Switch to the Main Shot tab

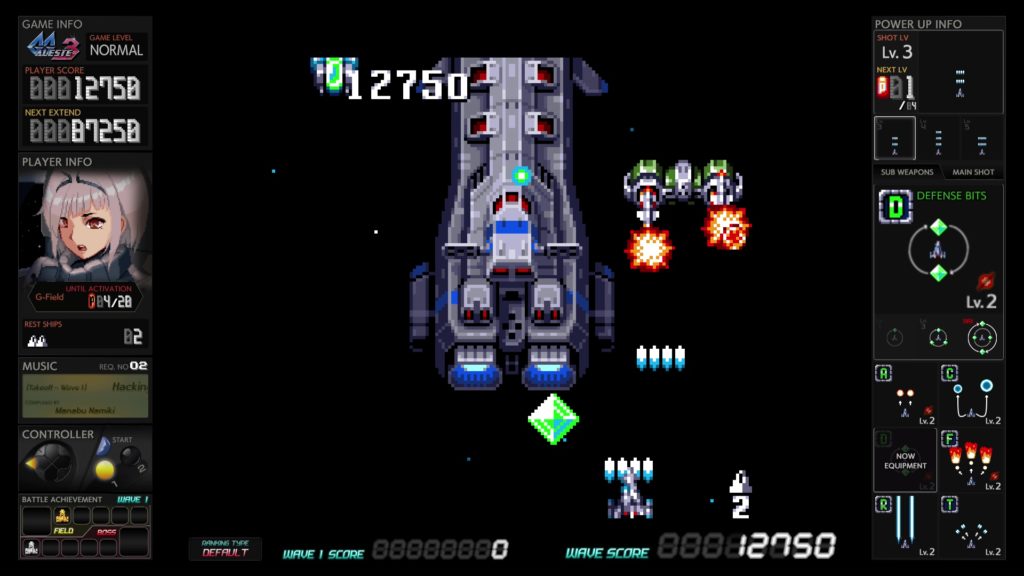click(972, 172)
